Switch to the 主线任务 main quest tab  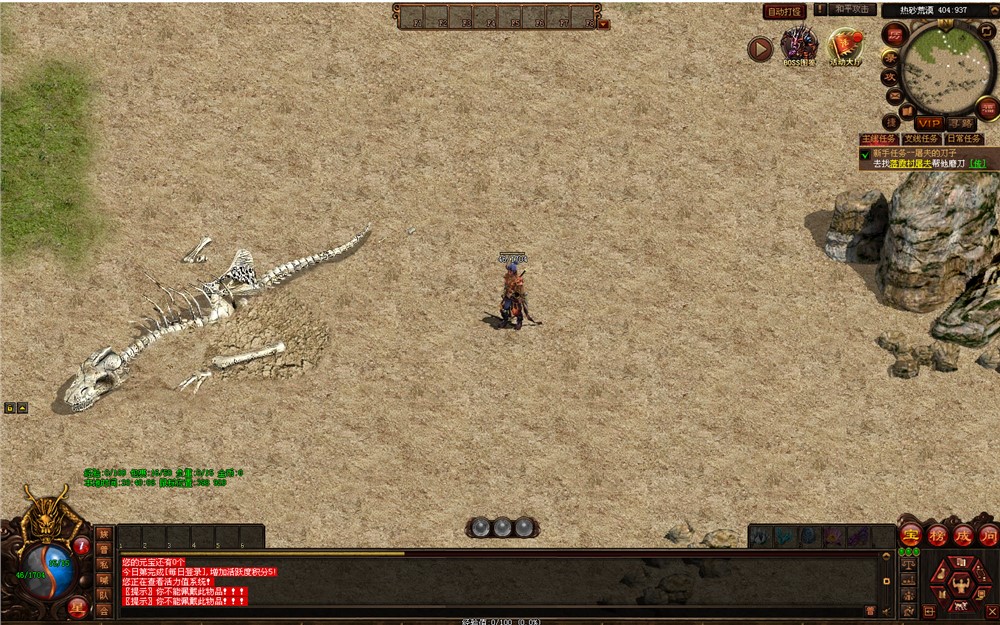pos(879,139)
